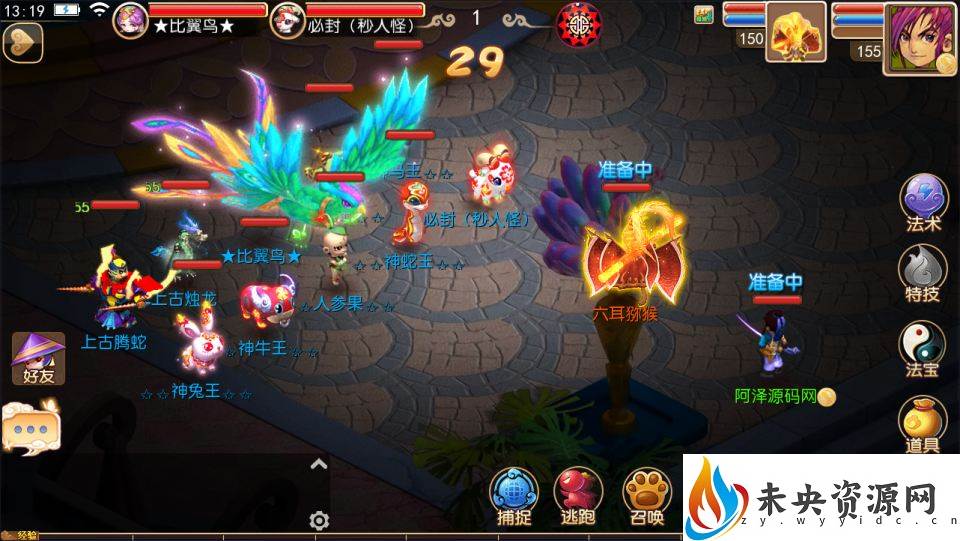Select the ★比翼鸟★ target portrait
Viewport: 960px width, 541px height.
131,20
